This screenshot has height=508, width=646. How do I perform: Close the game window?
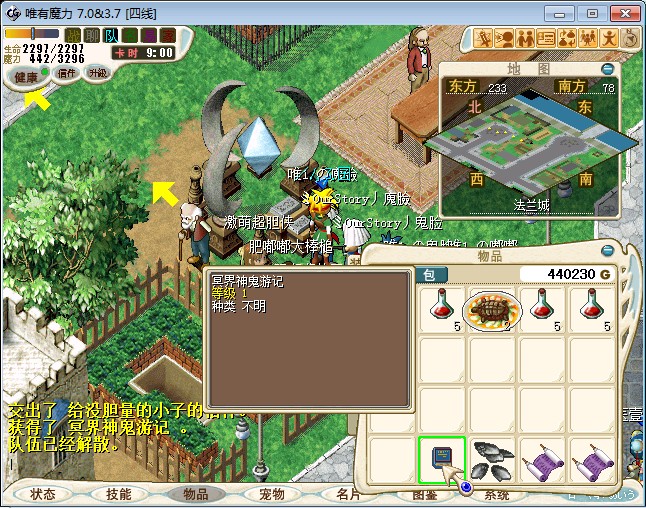[623, 13]
